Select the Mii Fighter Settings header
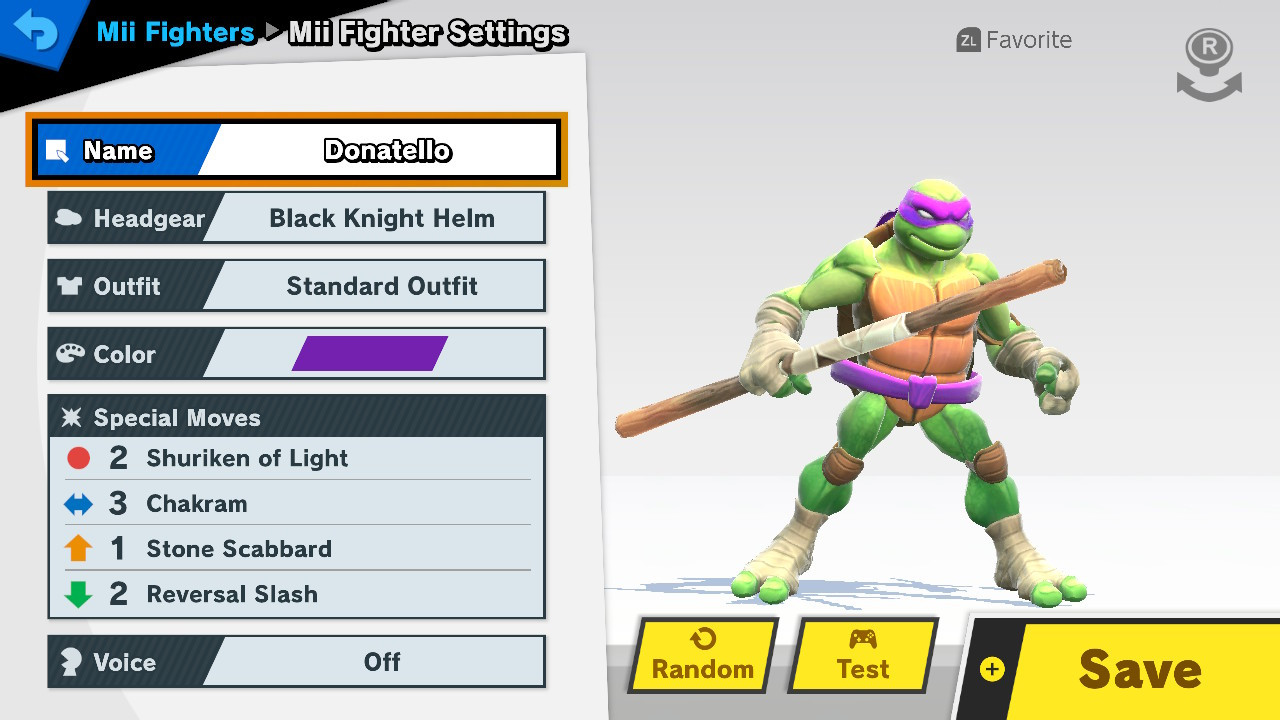 click(427, 33)
